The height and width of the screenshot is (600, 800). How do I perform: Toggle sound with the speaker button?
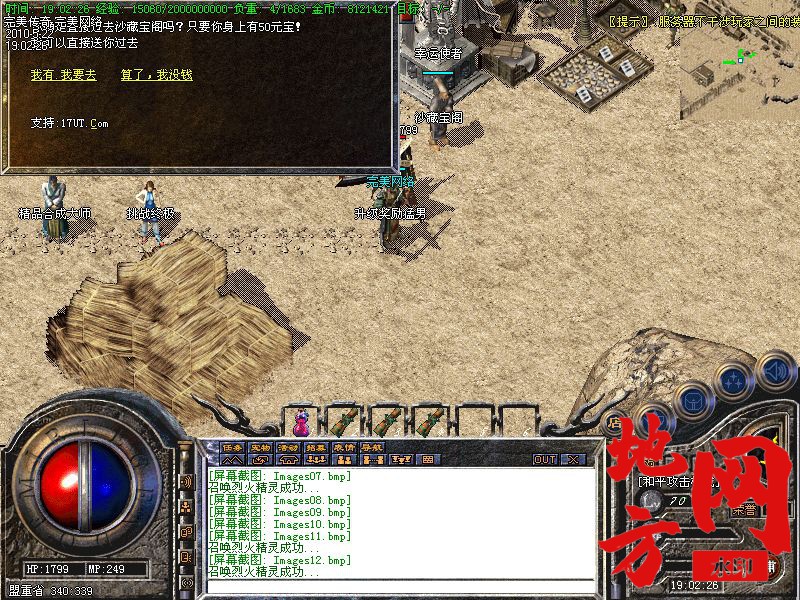coord(773,372)
